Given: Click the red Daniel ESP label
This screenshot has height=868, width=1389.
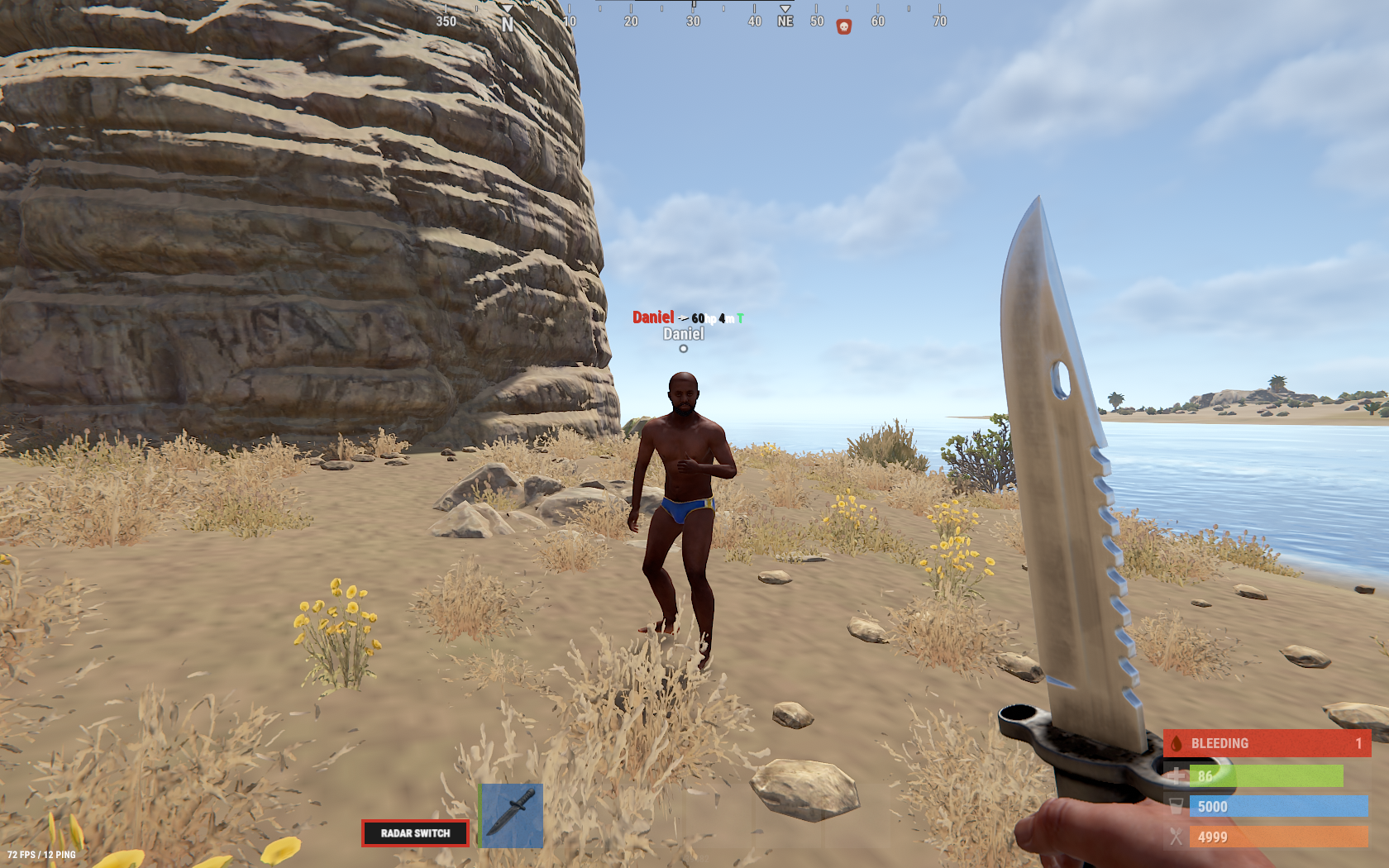Looking at the screenshot, I should (x=653, y=316).
